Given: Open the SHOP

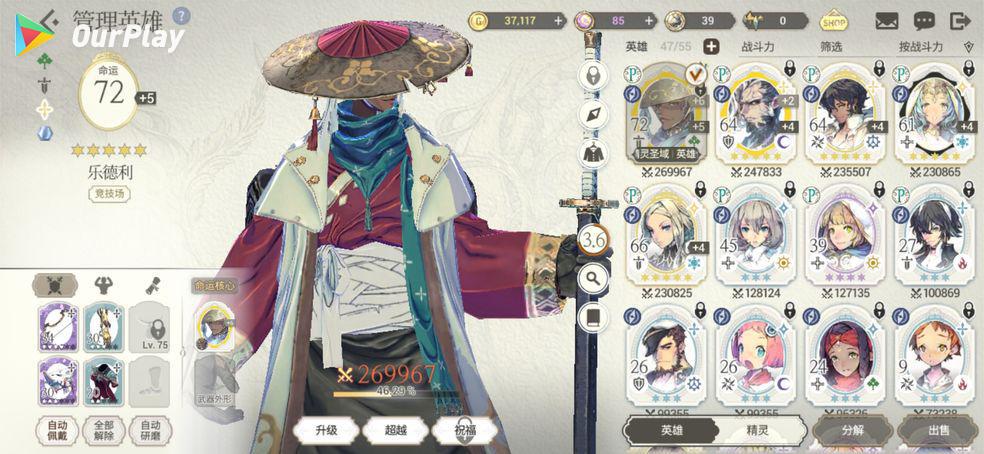Looking at the screenshot, I should [x=833, y=21].
